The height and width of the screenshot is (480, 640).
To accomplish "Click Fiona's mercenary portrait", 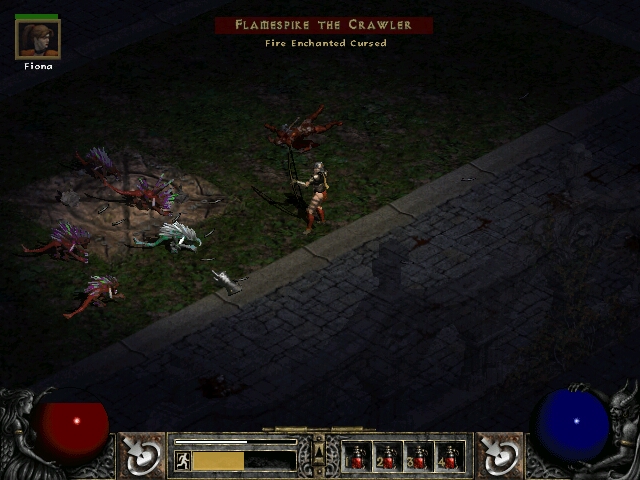I will (x=38, y=39).
